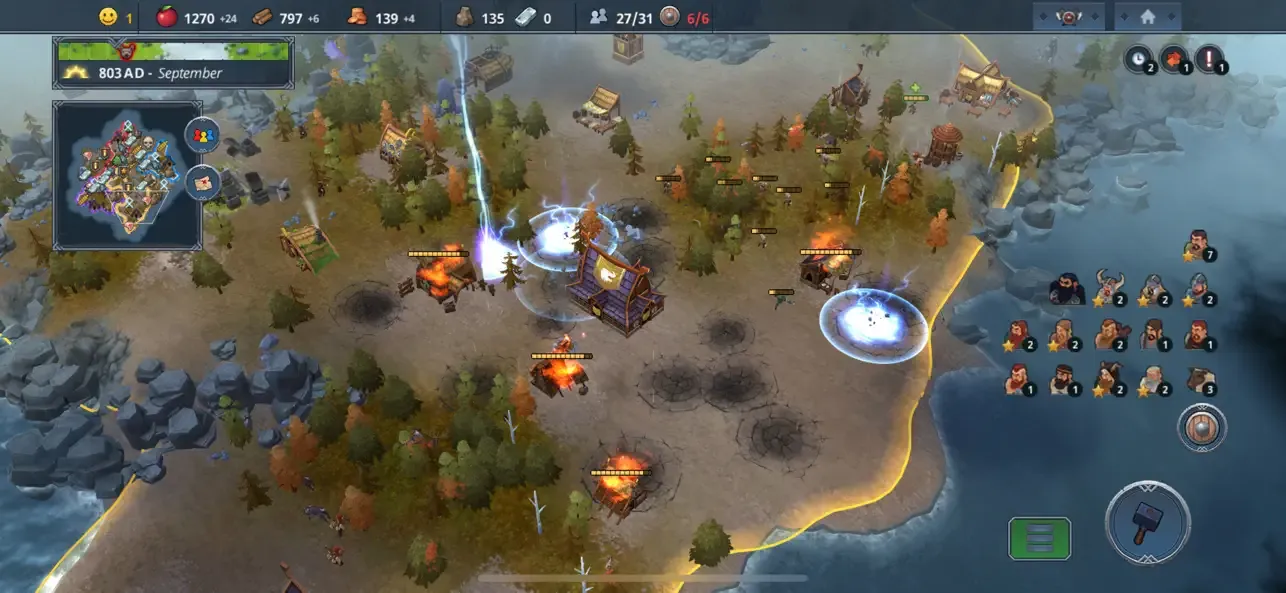The width and height of the screenshot is (1286, 593).
Task: View the clock notifications
Action: pyautogui.click(x=1138, y=58)
